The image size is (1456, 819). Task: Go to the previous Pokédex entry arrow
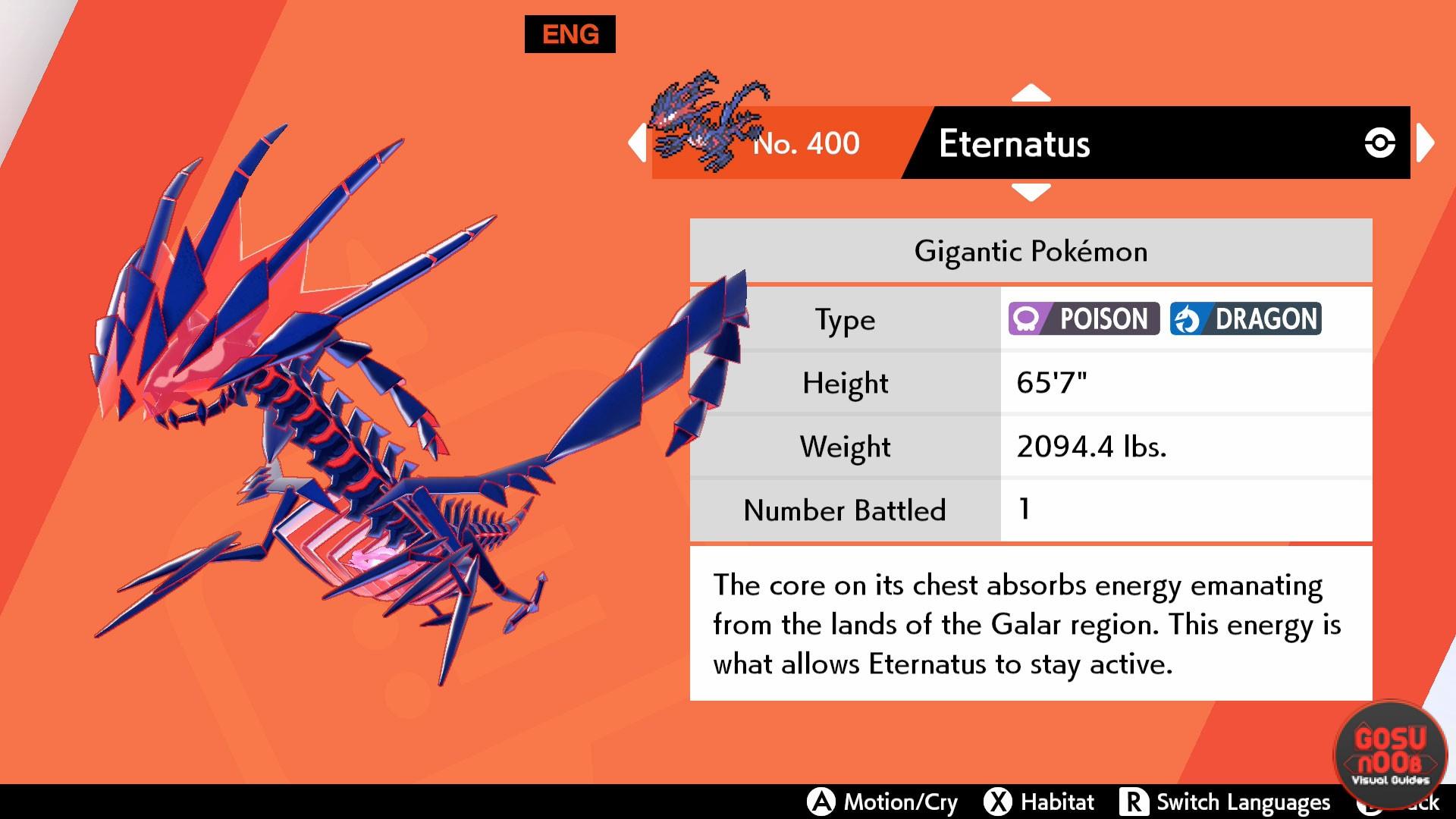638,143
